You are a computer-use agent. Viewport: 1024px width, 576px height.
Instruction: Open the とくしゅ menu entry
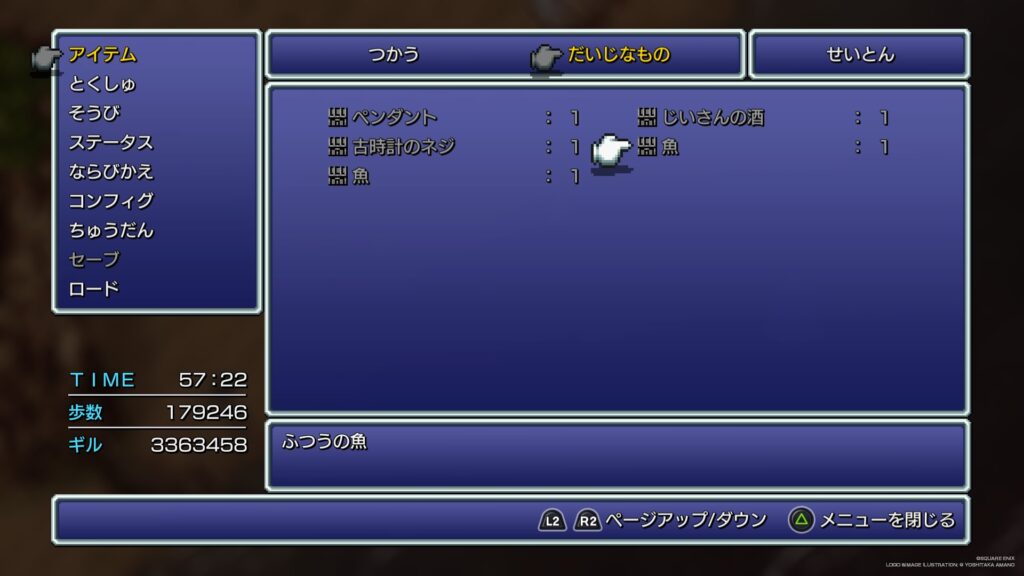pos(102,84)
